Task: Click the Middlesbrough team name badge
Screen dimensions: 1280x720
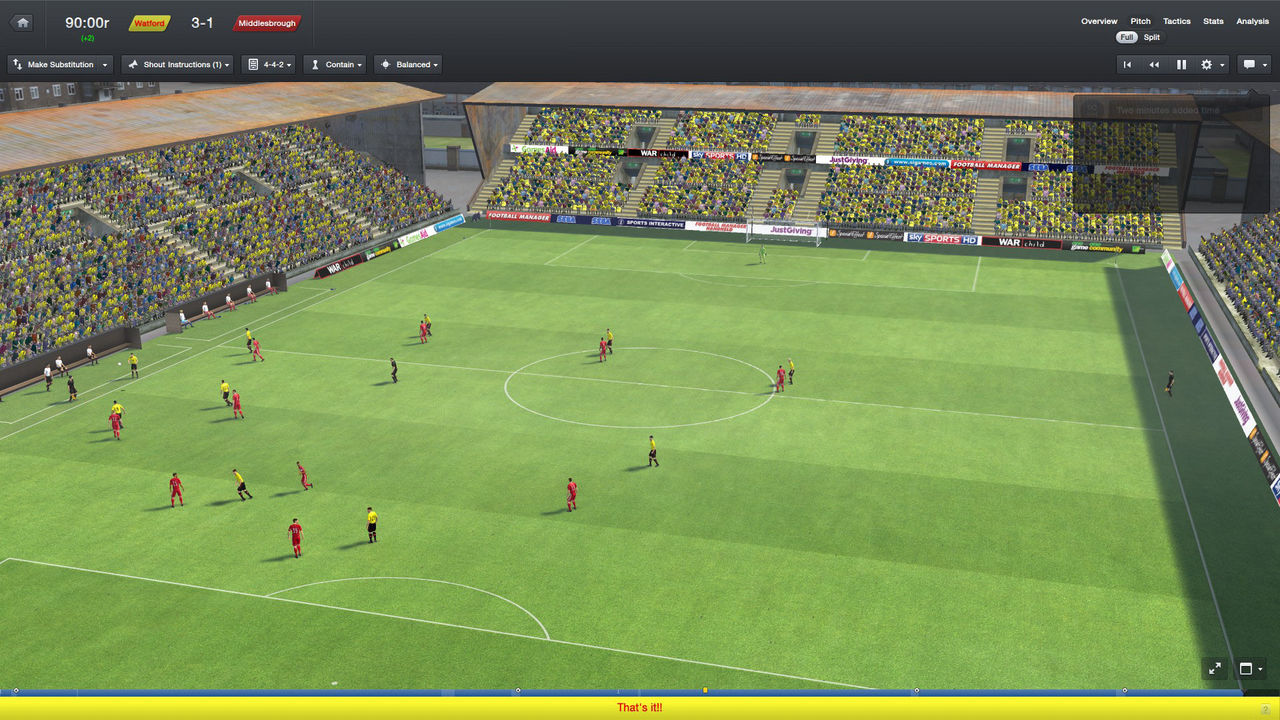Action: click(266, 23)
